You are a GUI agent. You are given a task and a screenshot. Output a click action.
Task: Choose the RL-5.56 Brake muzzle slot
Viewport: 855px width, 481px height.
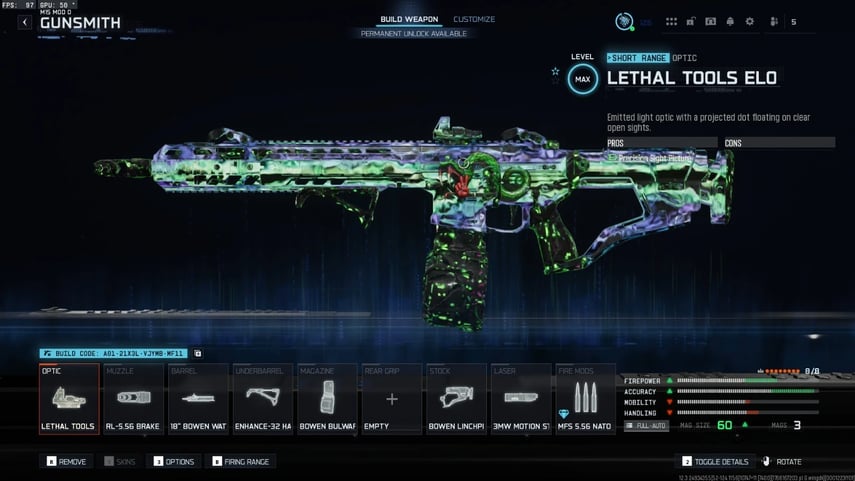(x=133, y=399)
